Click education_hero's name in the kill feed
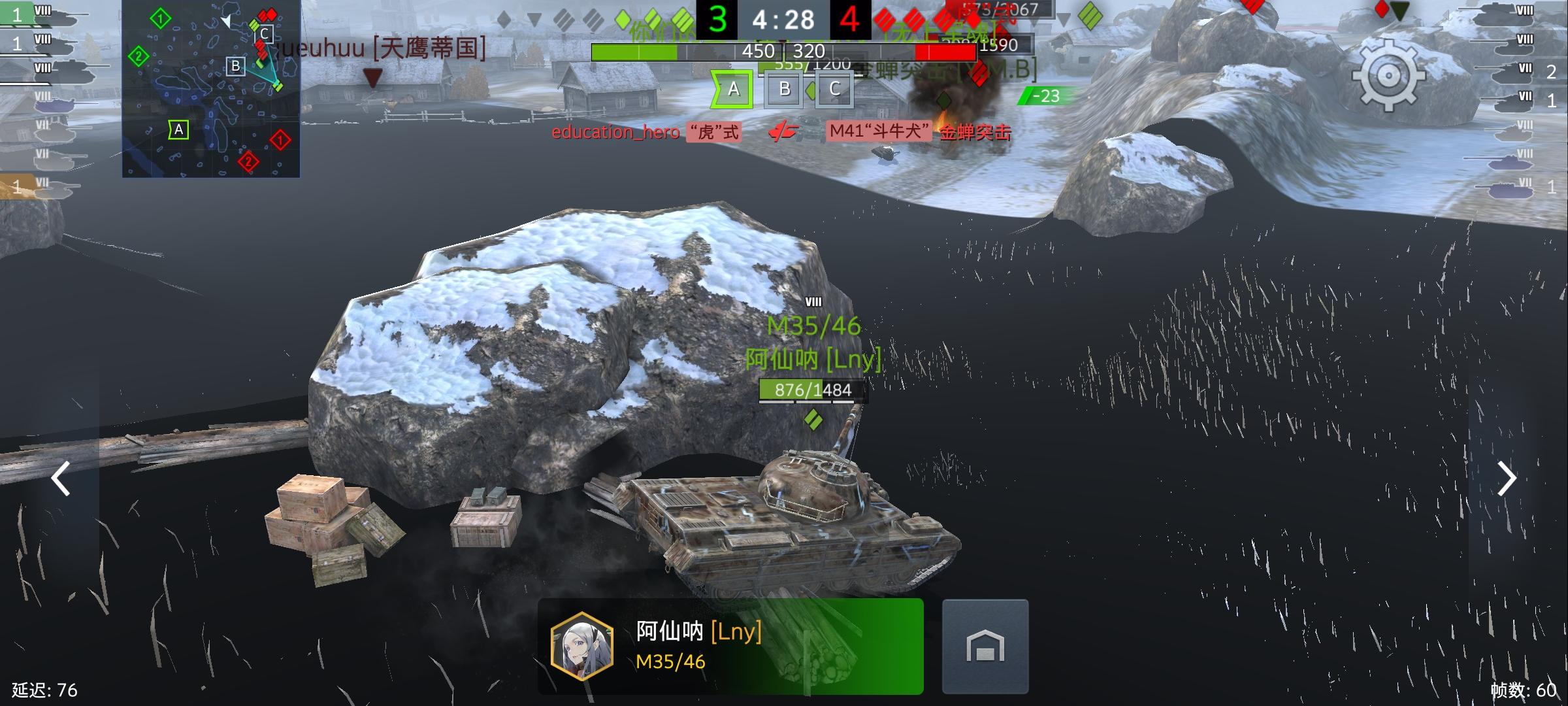Viewport: 1568px width, 706px height. [614, 133]
